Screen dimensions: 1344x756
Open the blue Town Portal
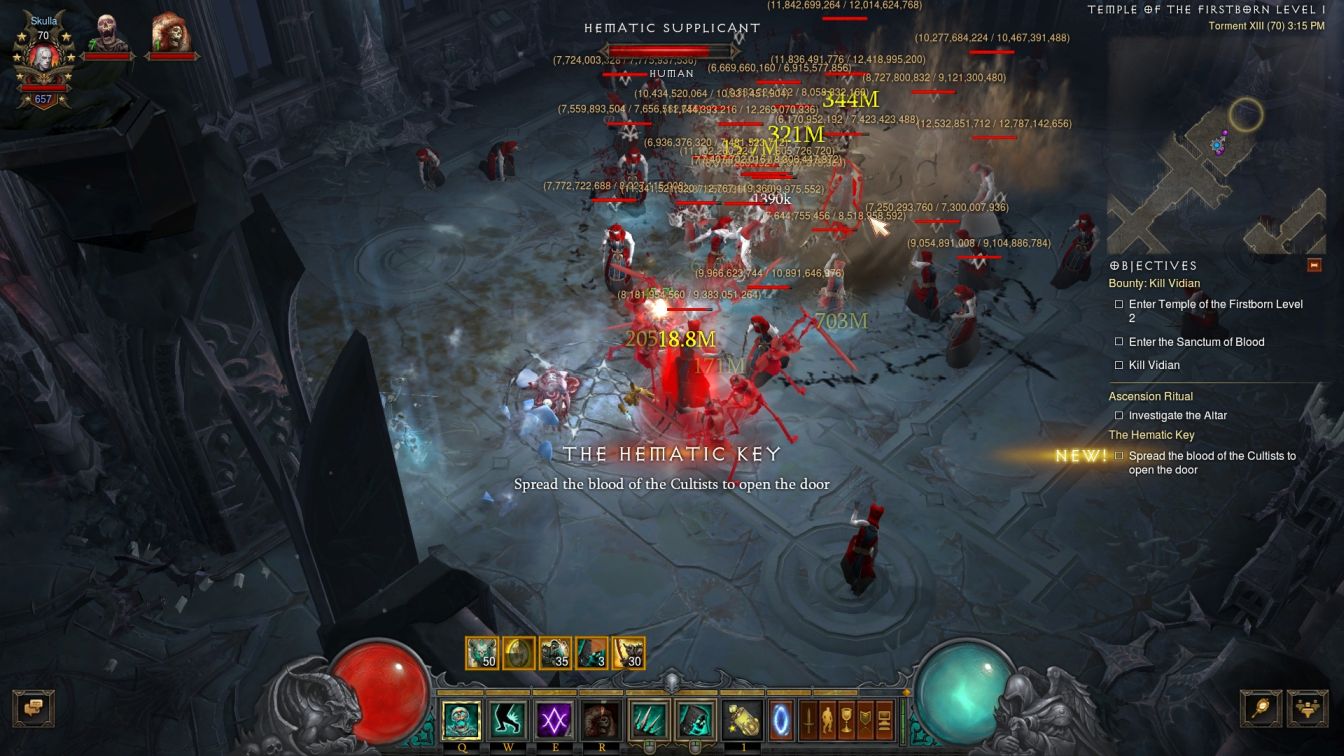tap(781, 719)
